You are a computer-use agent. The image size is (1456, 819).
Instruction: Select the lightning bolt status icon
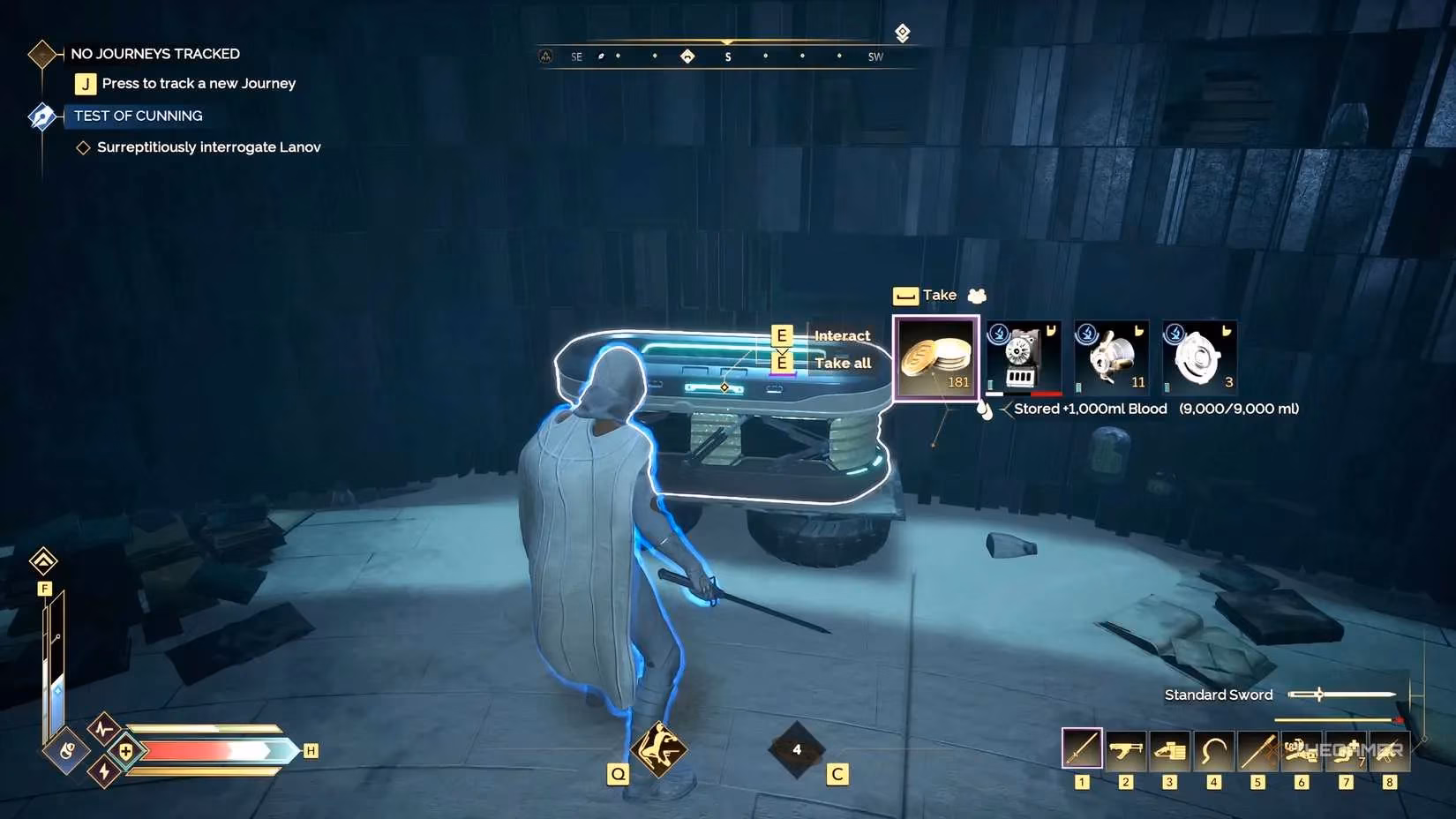(x=104, y=772)
